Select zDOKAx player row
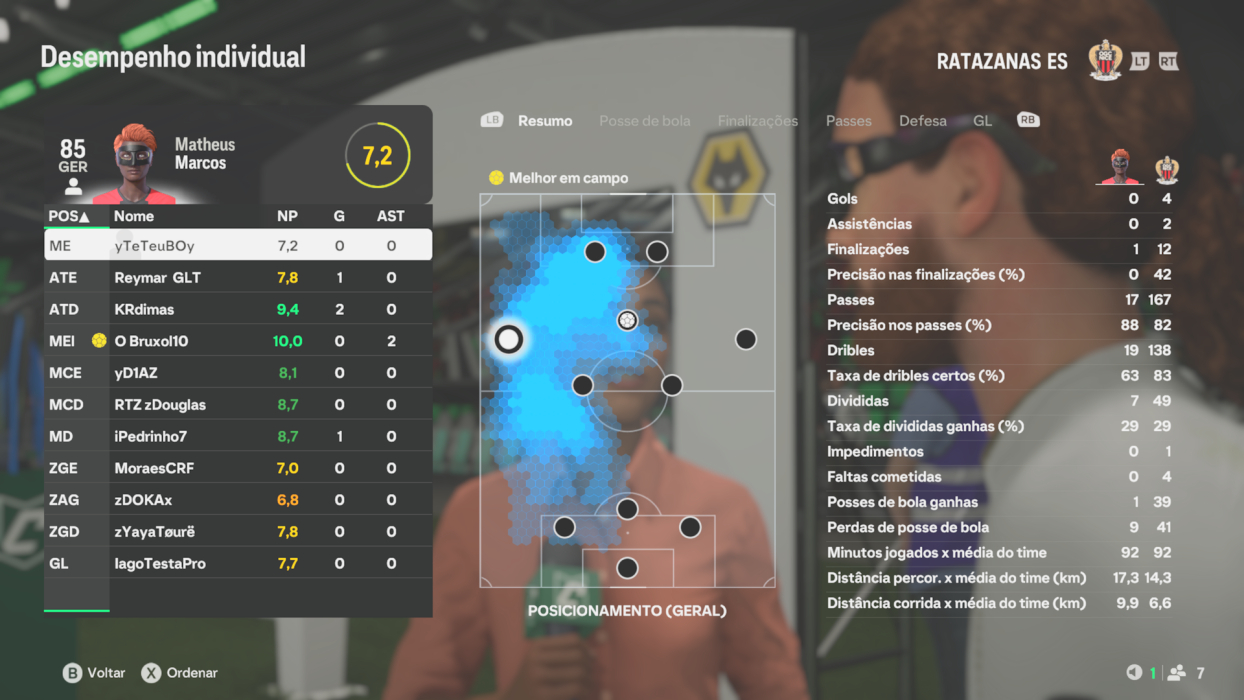1244x700 pixels. (238, 500)
